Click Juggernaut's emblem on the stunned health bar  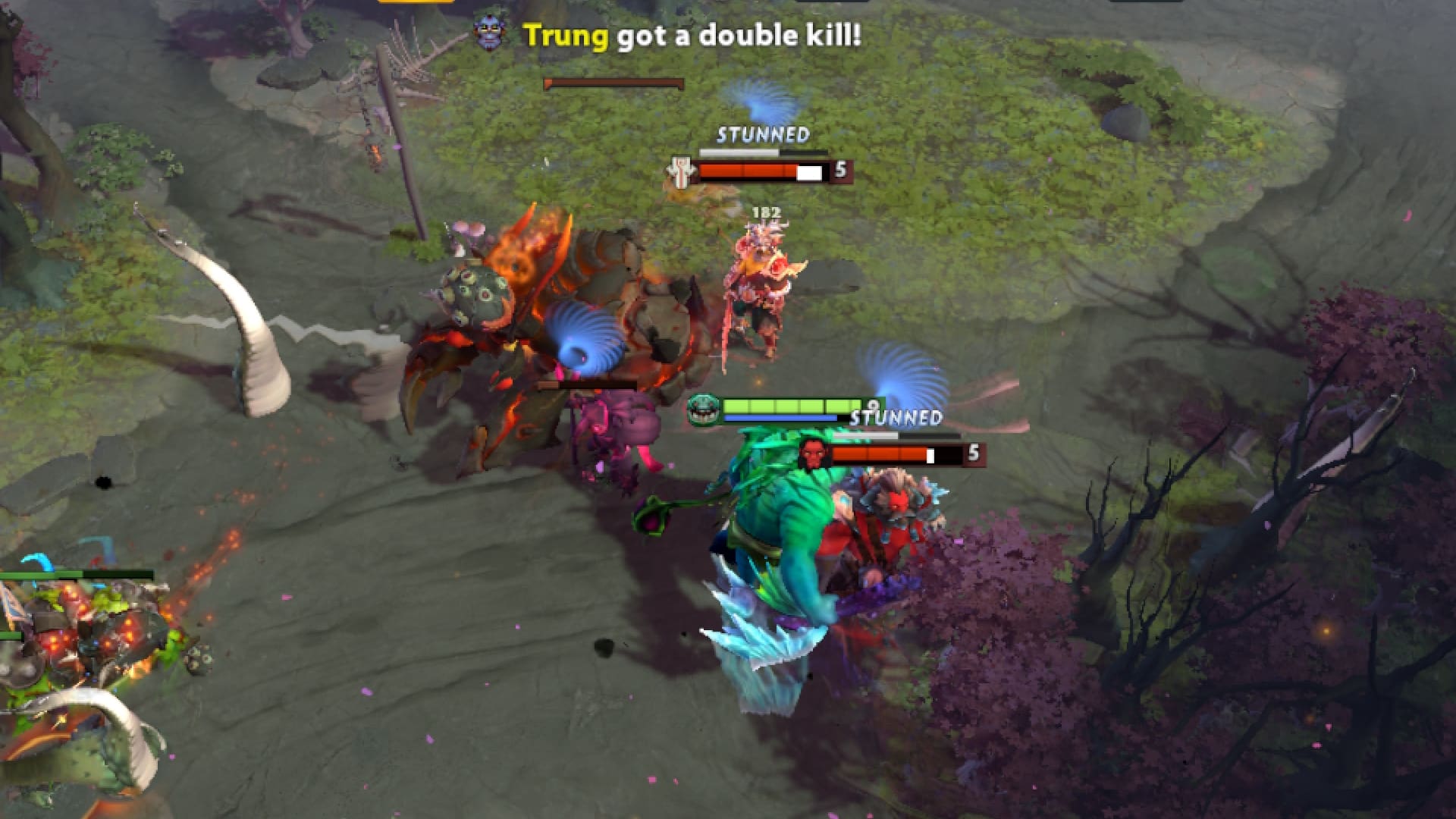680,171
